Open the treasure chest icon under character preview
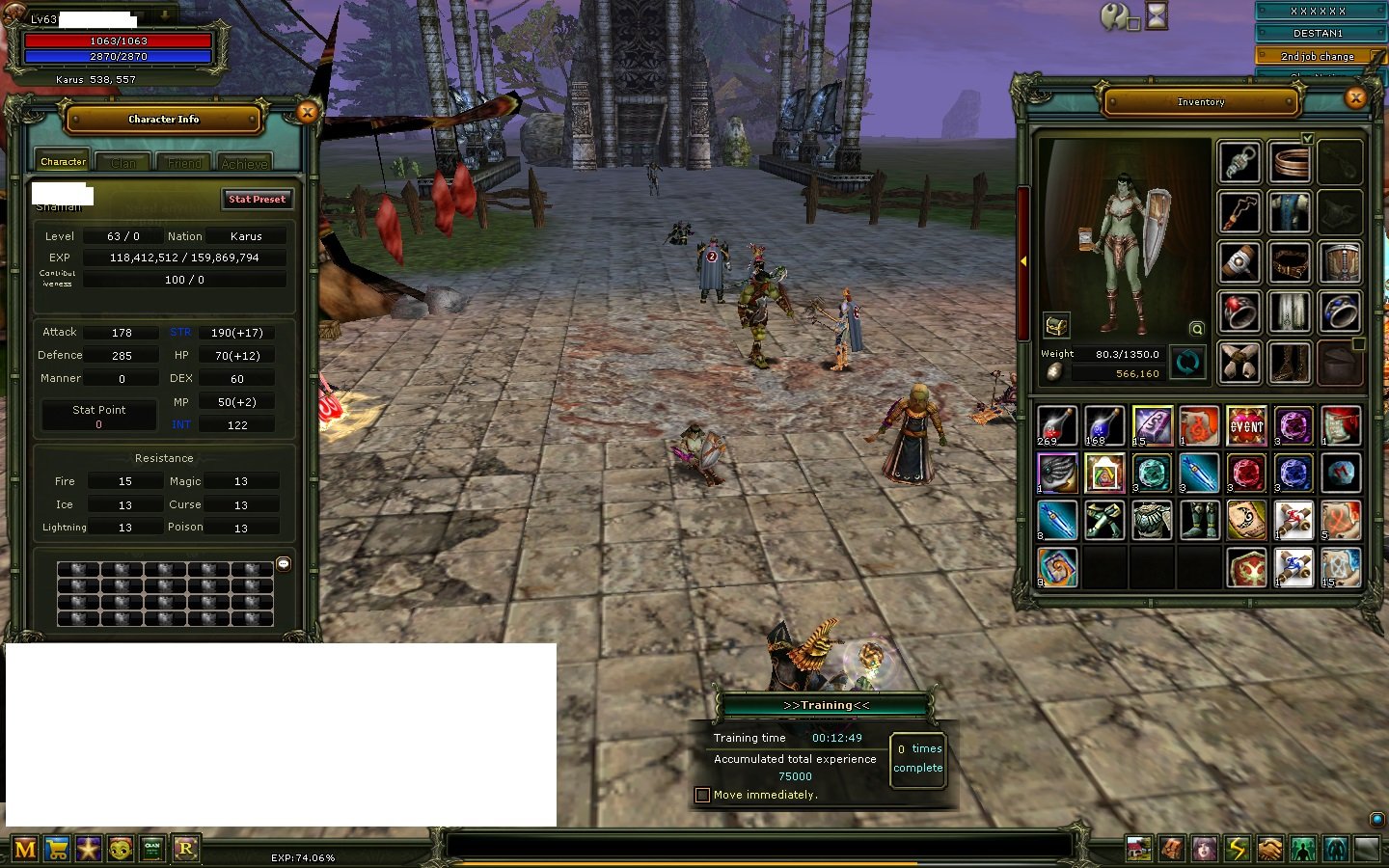This screenshot has width=1389, height=868. (1056, 326)
